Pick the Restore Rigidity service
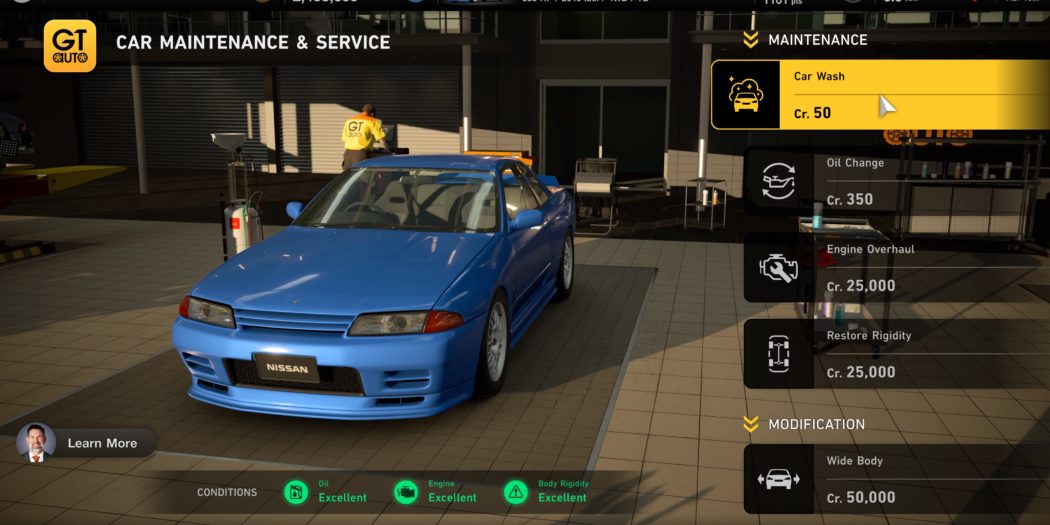Image resolution: width=1050 pixels, height=525 pixels. coord(895,354)
